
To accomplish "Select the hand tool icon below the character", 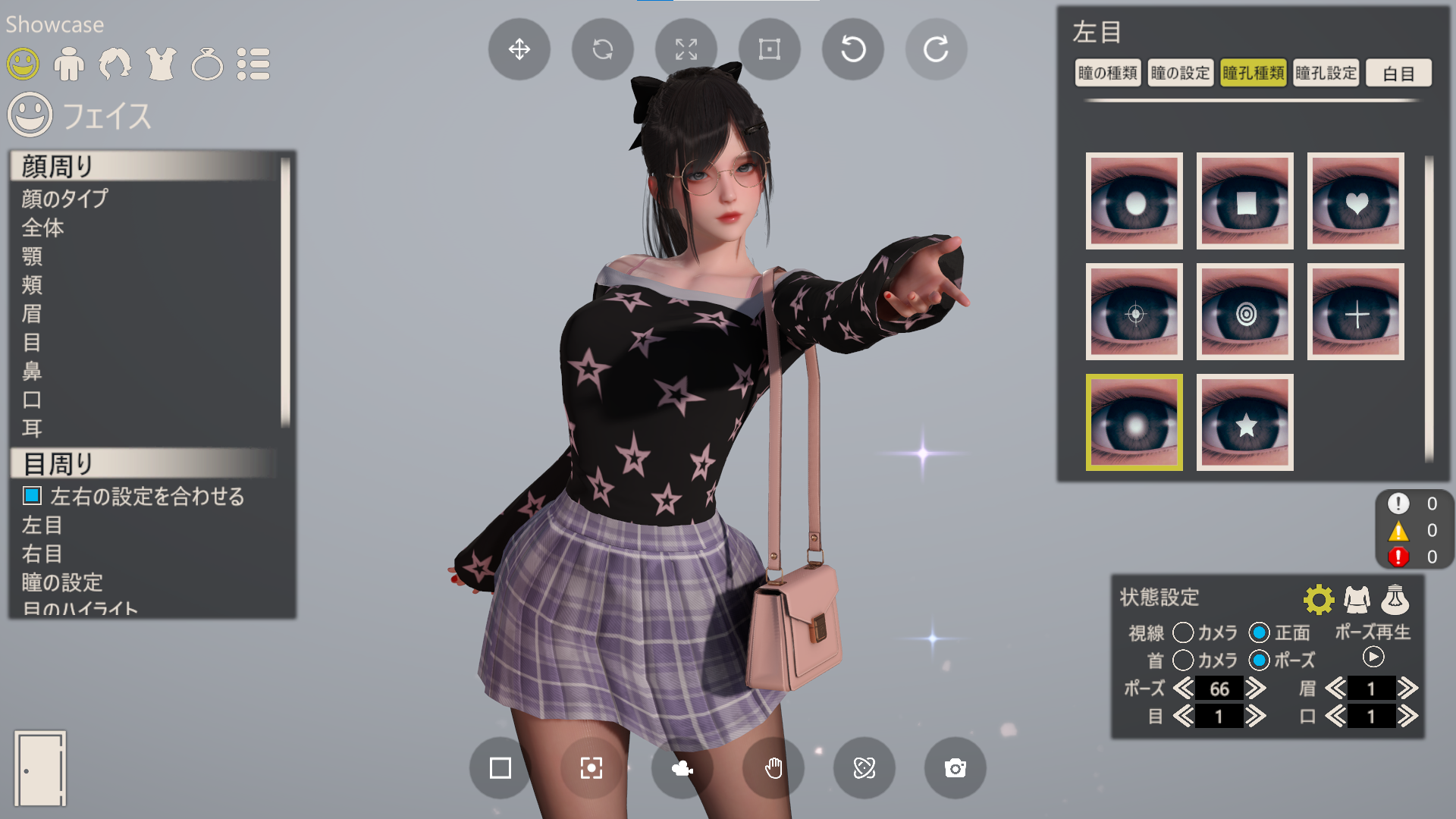I will coord(773,768).
